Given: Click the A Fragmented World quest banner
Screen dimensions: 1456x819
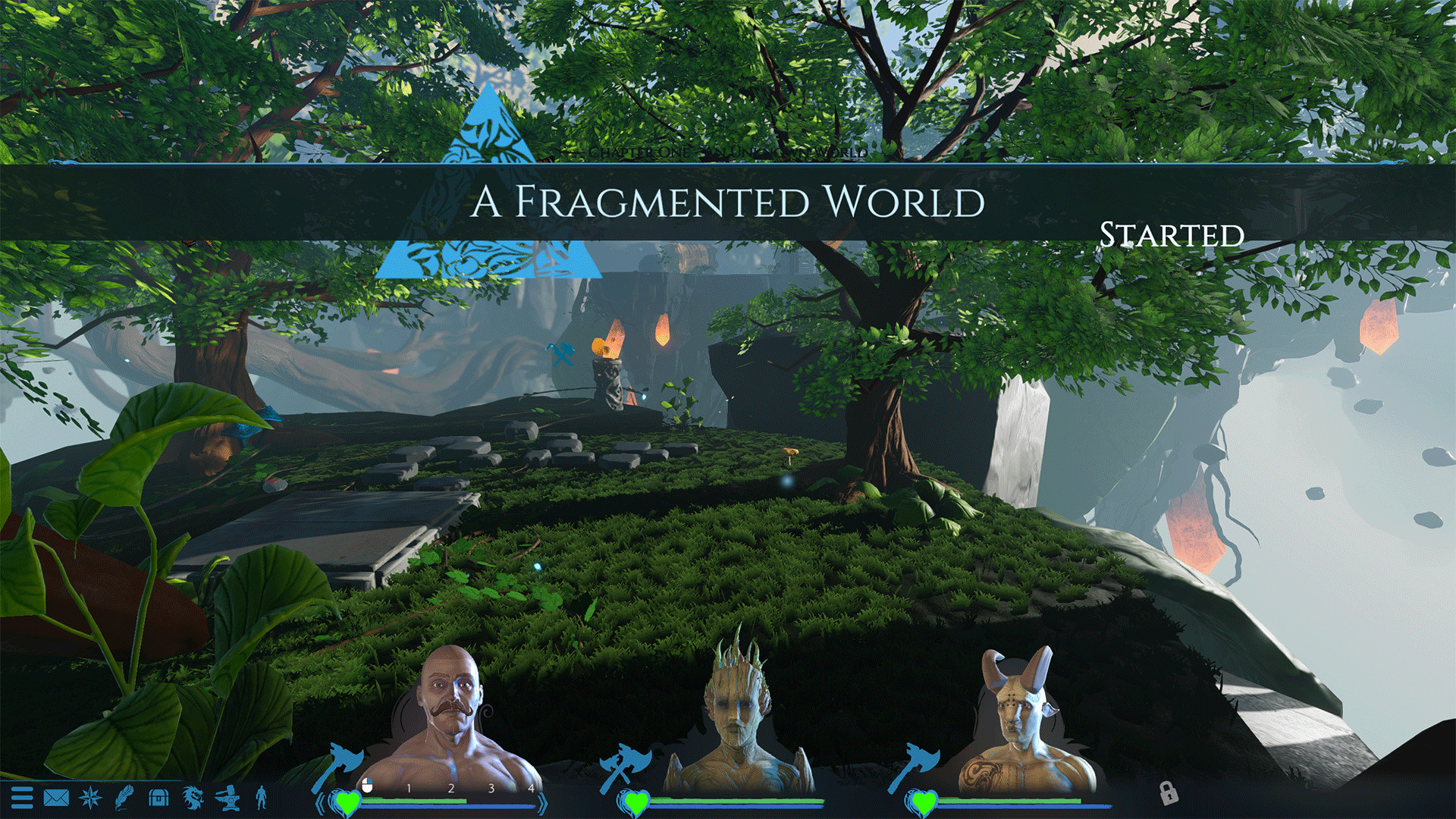Looking at the screenshot, I should tap(726, 202).
